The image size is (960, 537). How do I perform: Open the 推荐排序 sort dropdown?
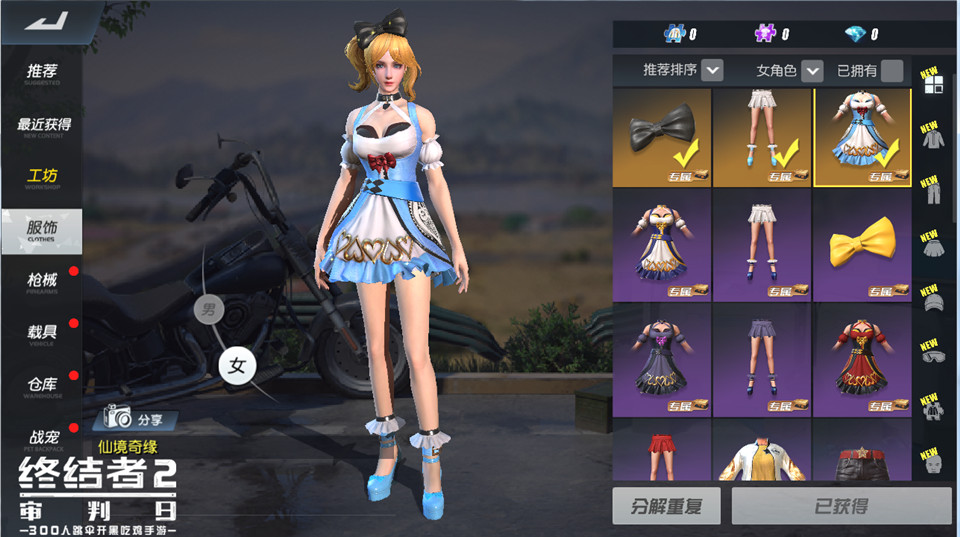point(712,71)
